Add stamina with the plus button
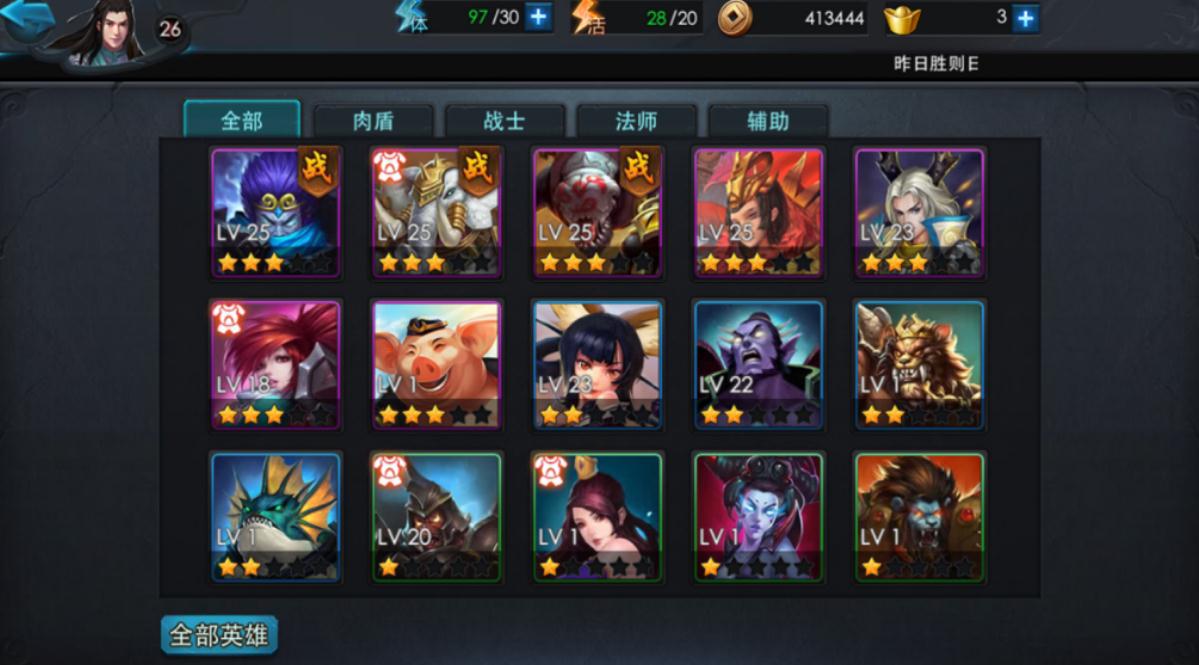Viewport: 1199px width, 665px height. pos(538,17)
